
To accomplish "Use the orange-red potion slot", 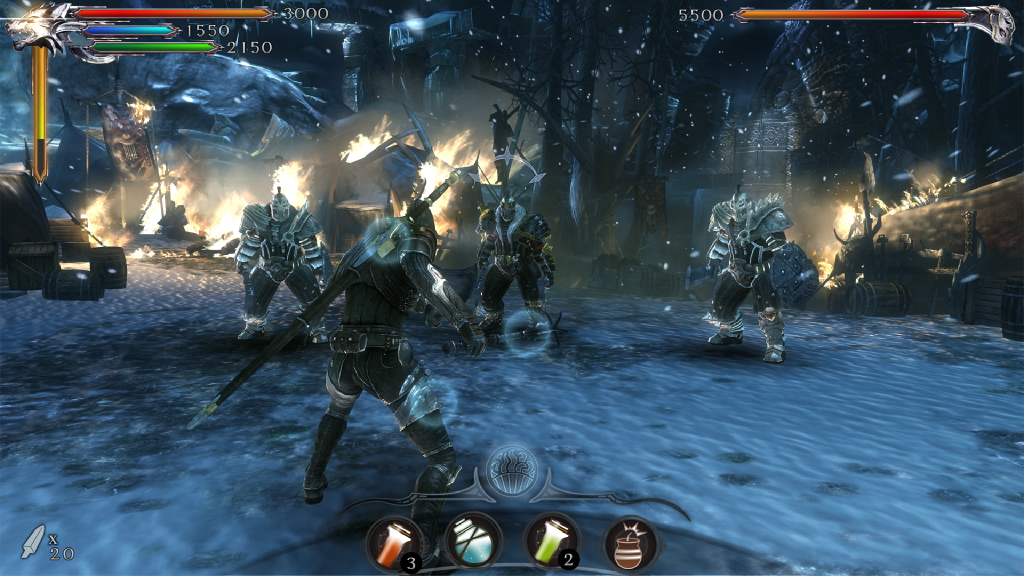I will click(392, 542).
